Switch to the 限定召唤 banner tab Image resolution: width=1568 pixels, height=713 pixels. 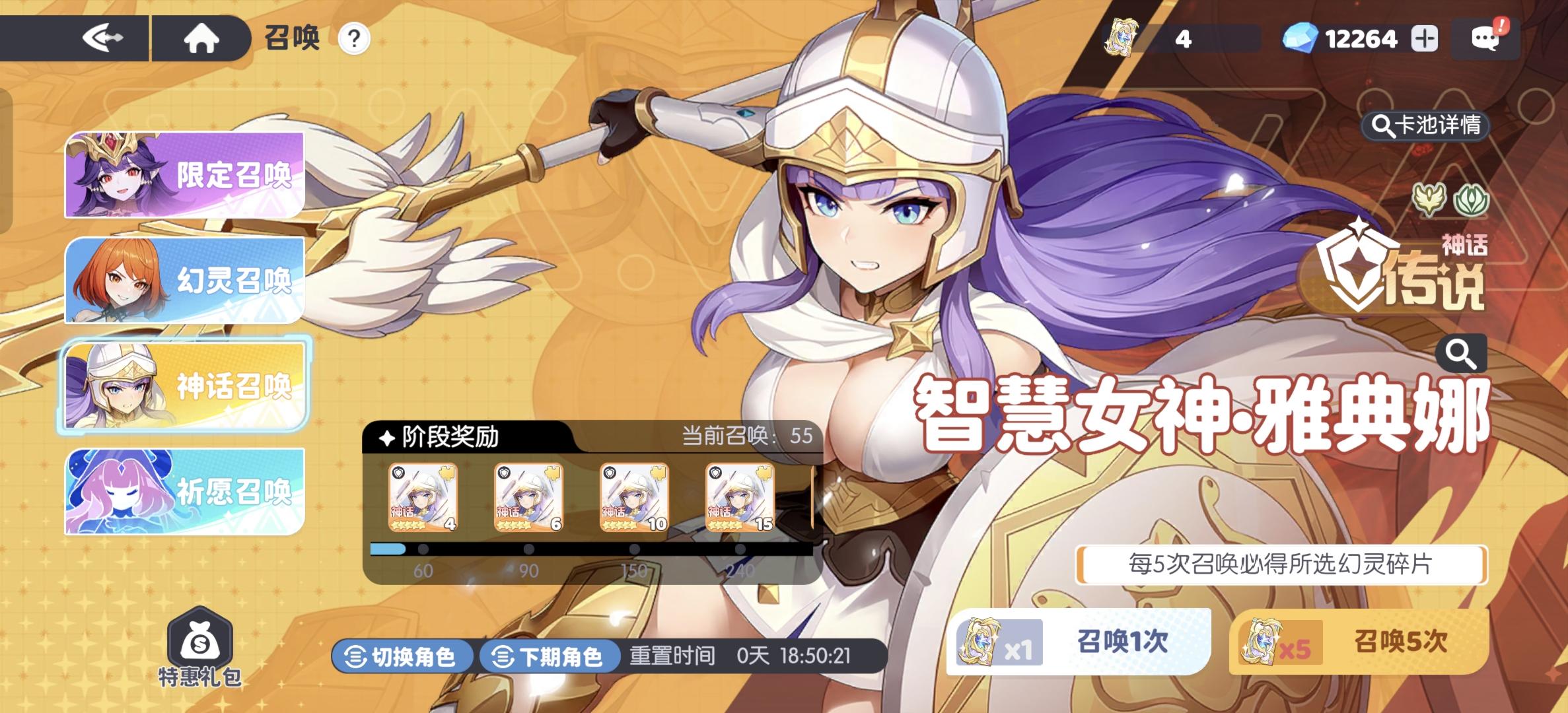click(184, 175)
